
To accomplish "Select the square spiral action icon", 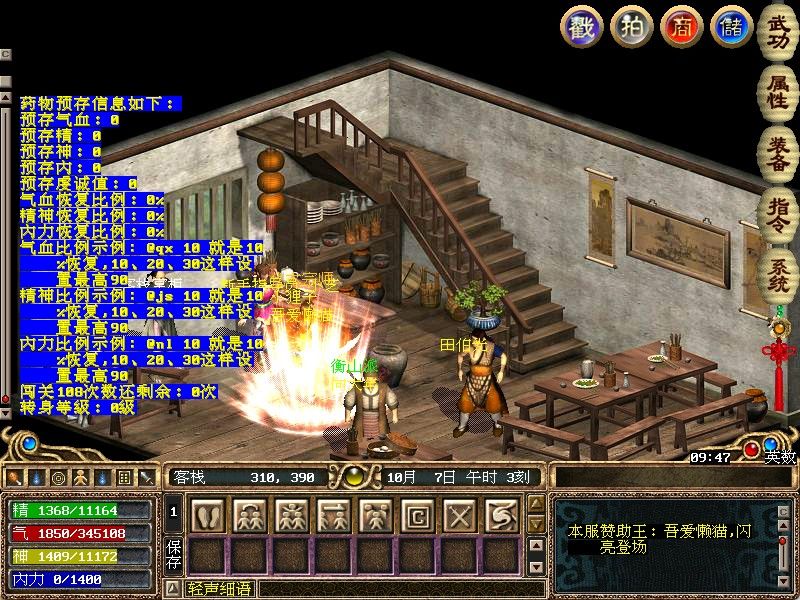I will (x=418, y=515).
